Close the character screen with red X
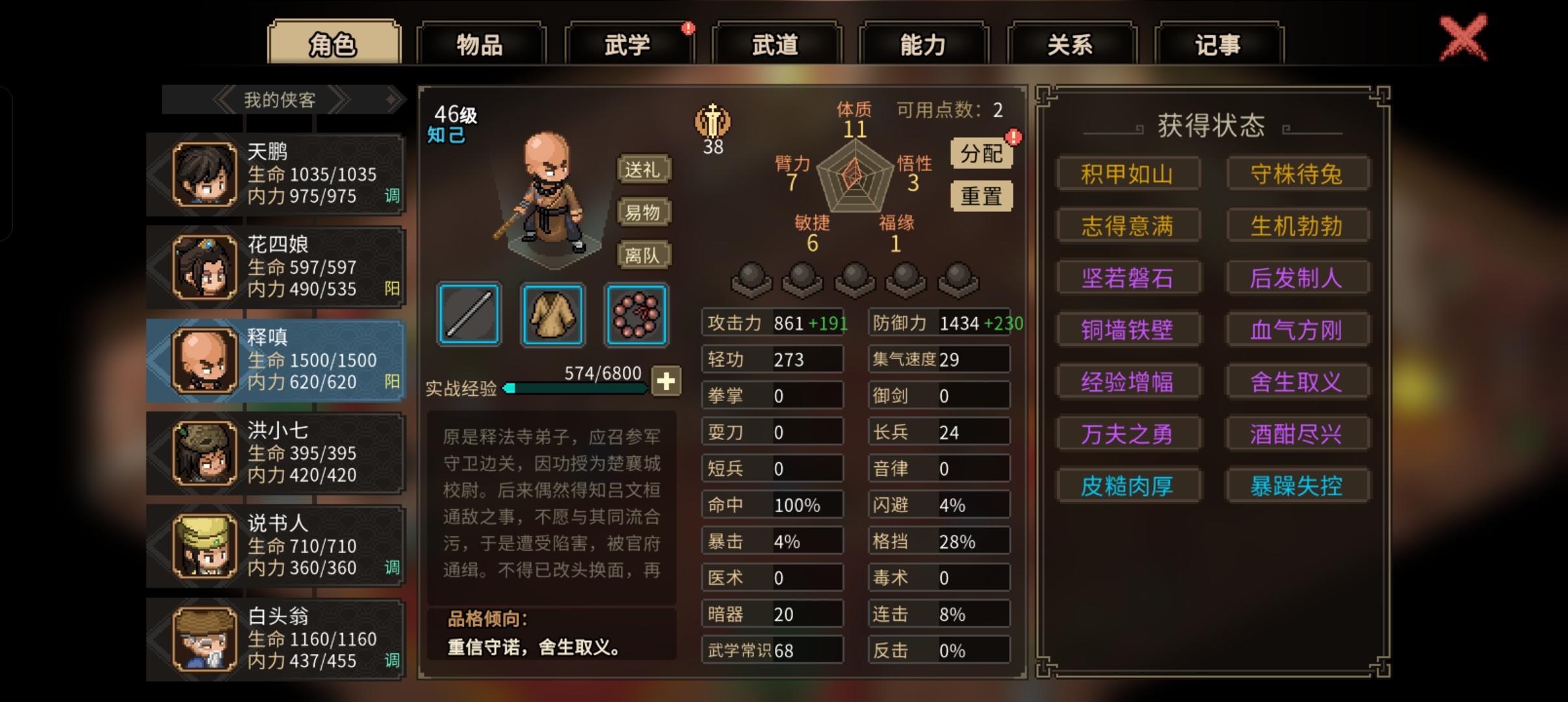The height and width of the screenshot is (702, 1568). coord(1464,37)
